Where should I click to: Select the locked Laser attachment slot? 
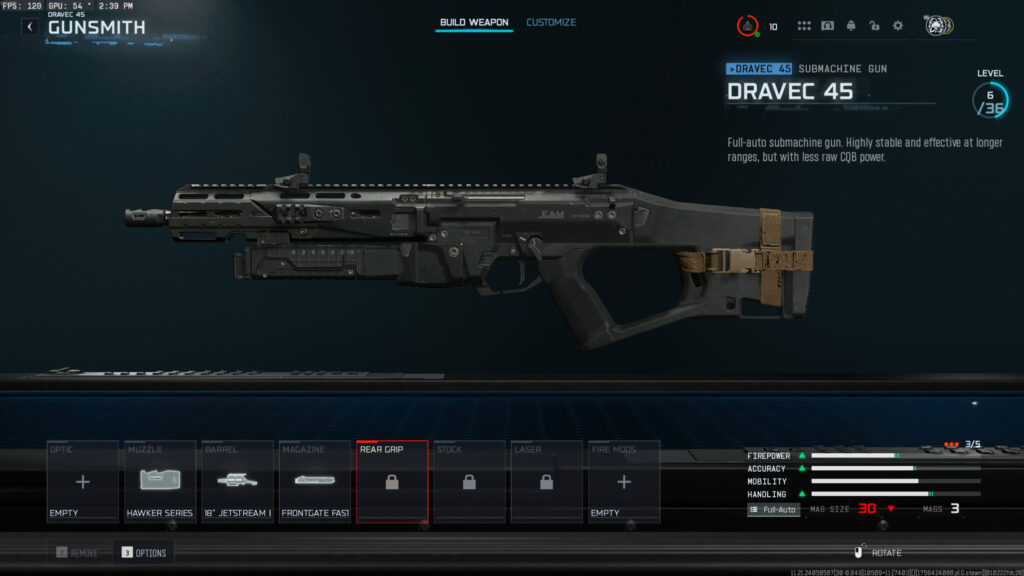point(546,482)
